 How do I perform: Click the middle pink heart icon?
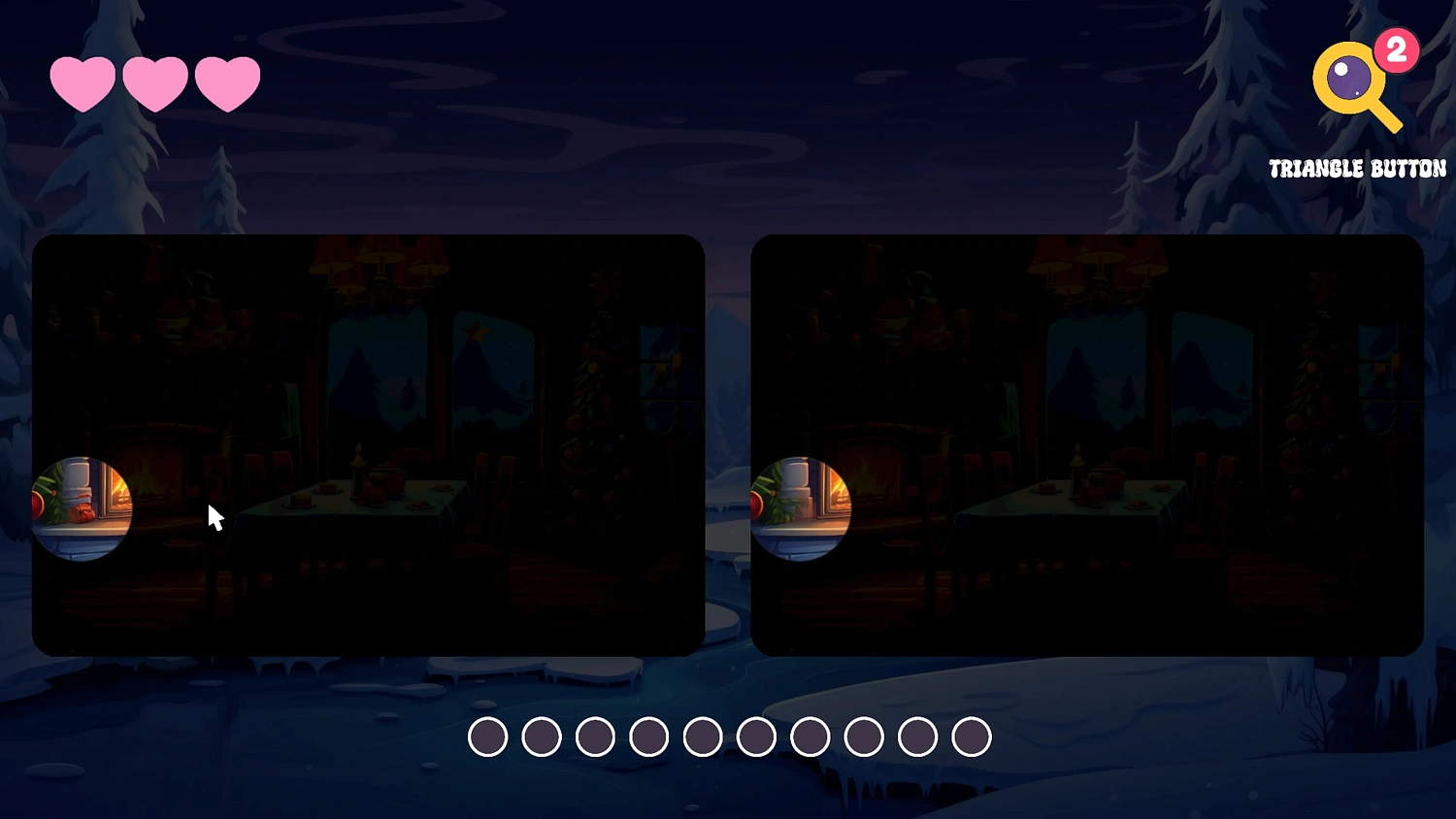[x=156, y=82]
